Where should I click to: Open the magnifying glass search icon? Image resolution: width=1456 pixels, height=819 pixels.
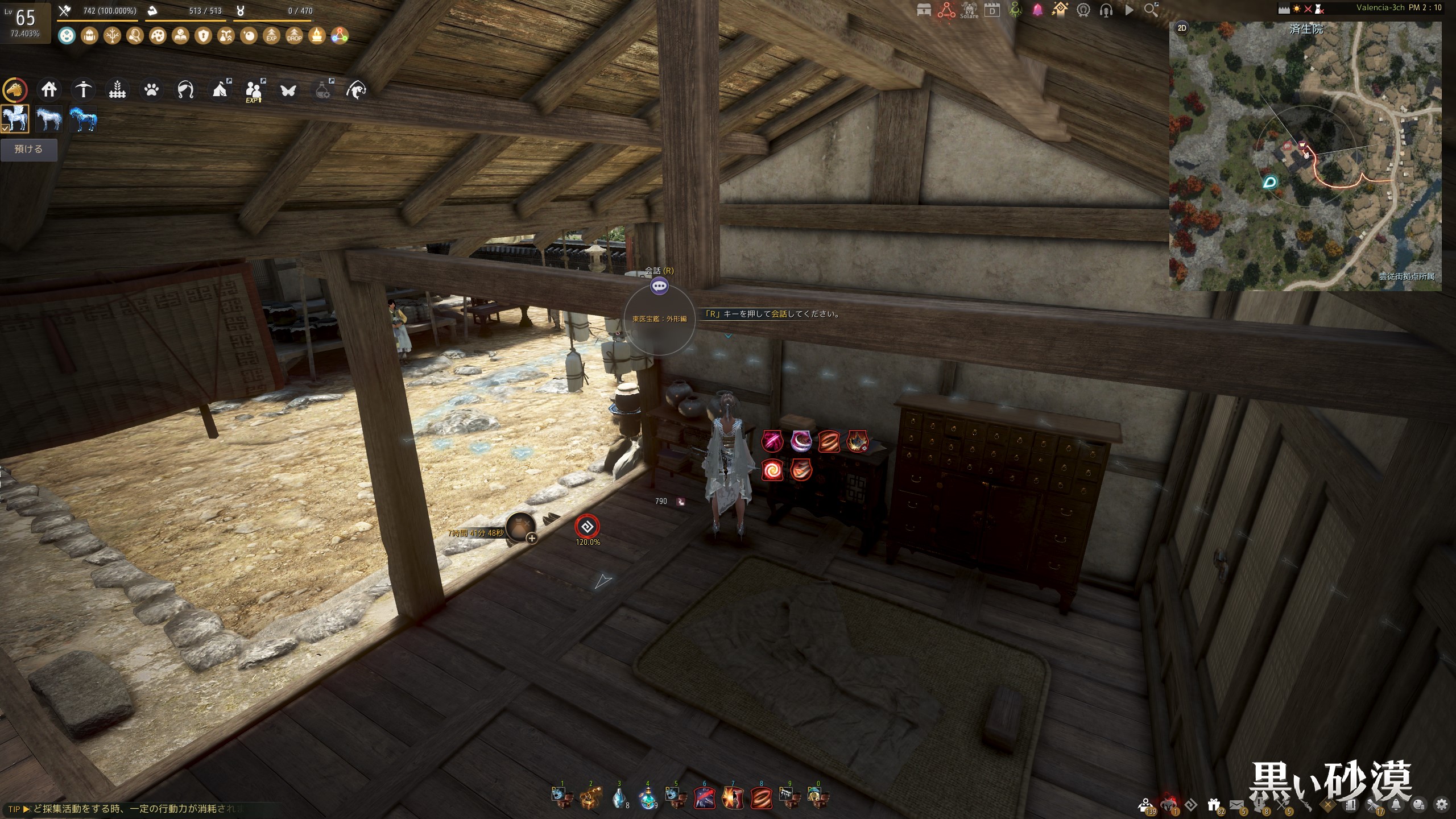(1151, 10)
